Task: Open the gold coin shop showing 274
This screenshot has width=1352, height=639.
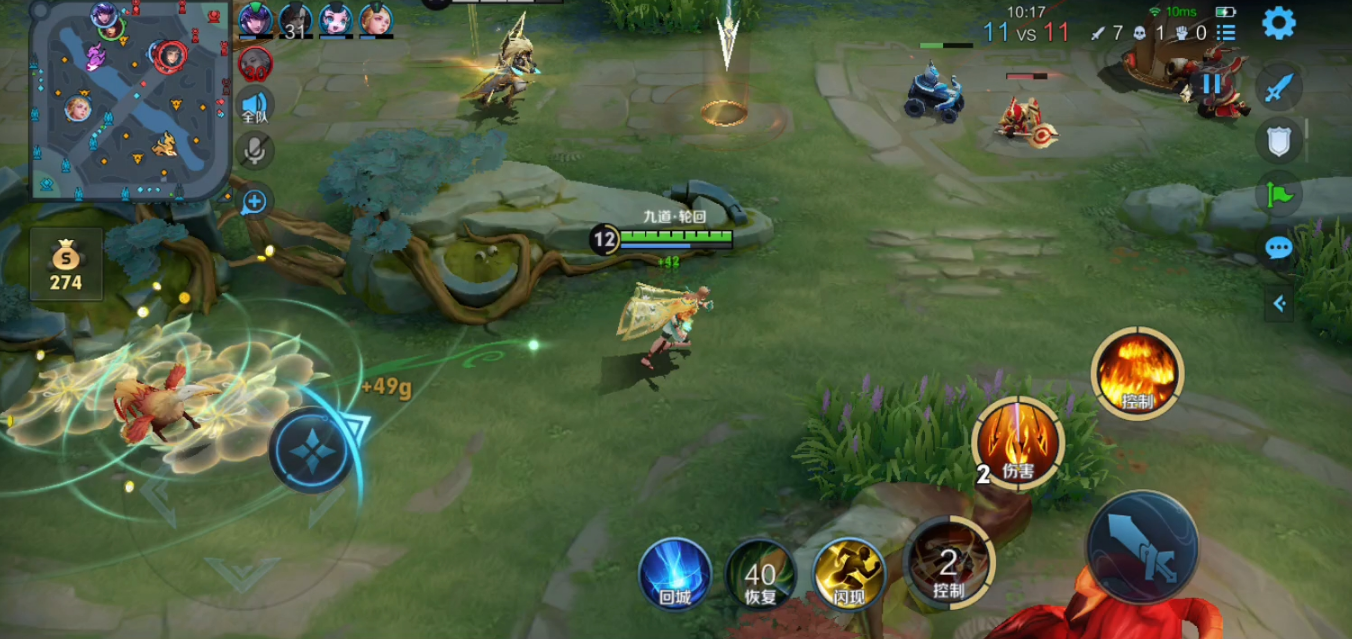Action: pyautogui.click(x=66, y=265)
